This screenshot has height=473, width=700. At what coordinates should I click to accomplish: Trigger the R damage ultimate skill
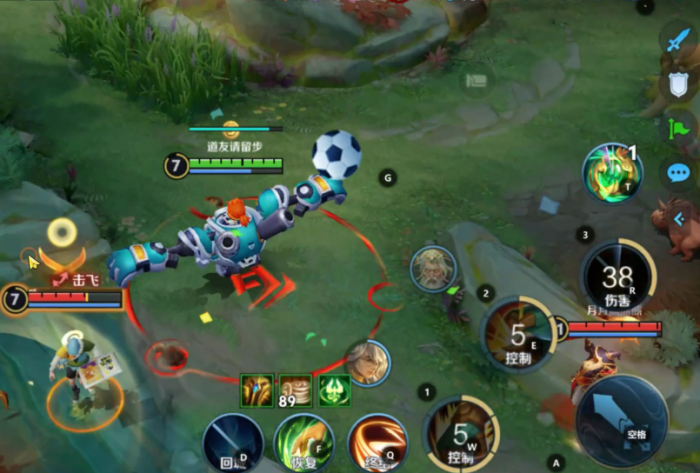tap(617, 275)
